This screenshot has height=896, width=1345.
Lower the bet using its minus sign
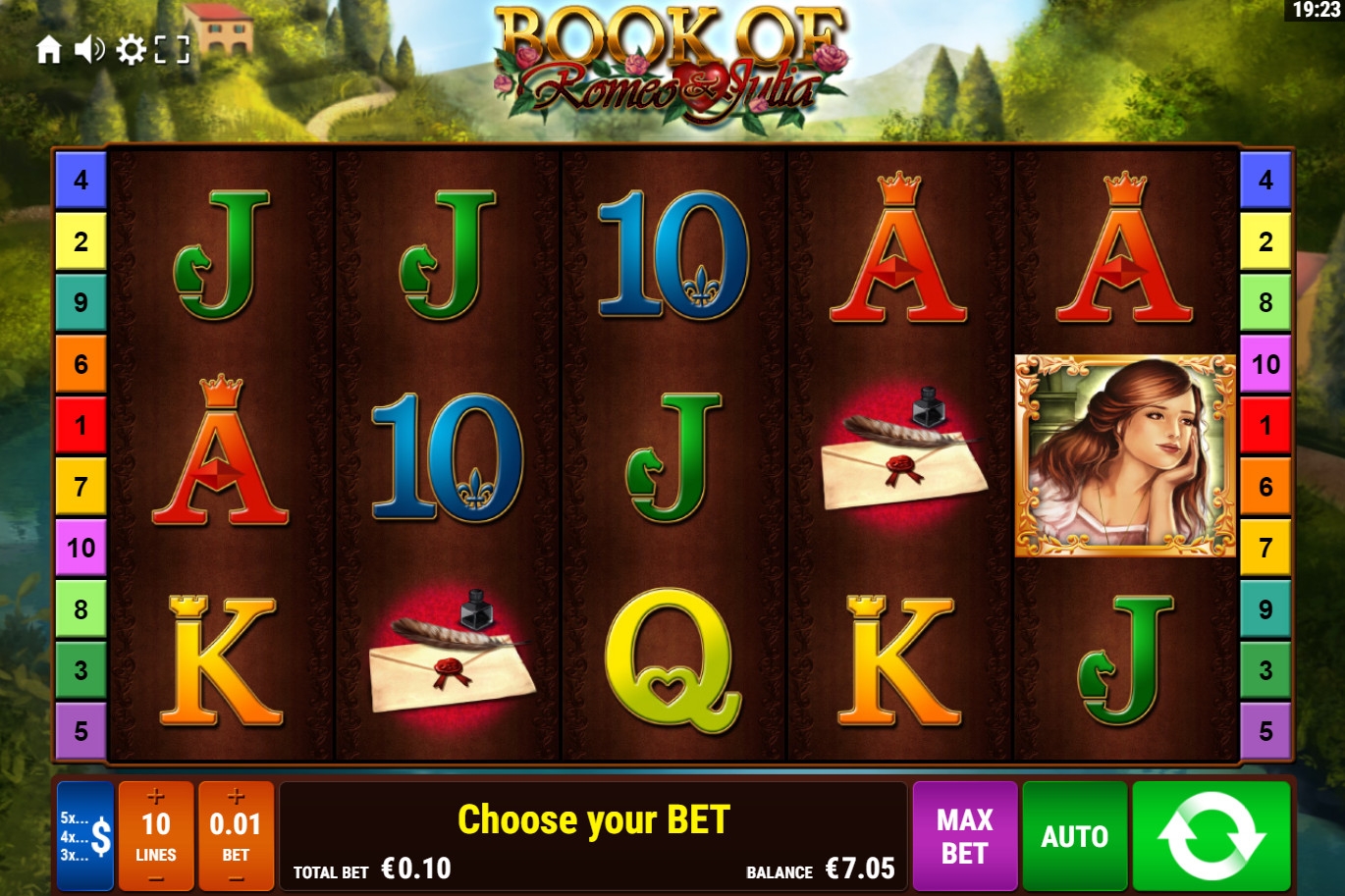(236, 879)
